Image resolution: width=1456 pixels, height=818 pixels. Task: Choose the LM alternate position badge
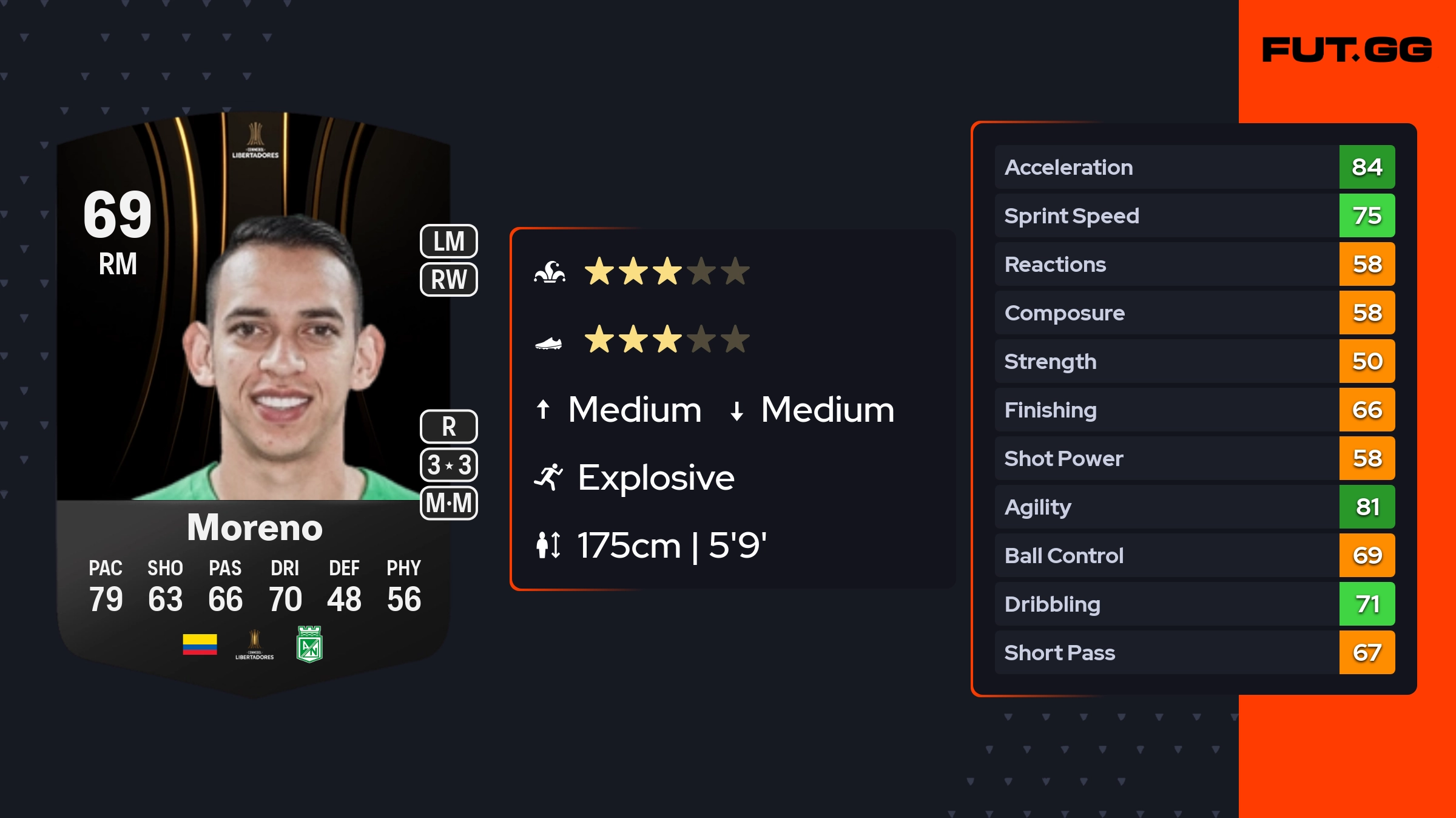click(x=449, y=241)
